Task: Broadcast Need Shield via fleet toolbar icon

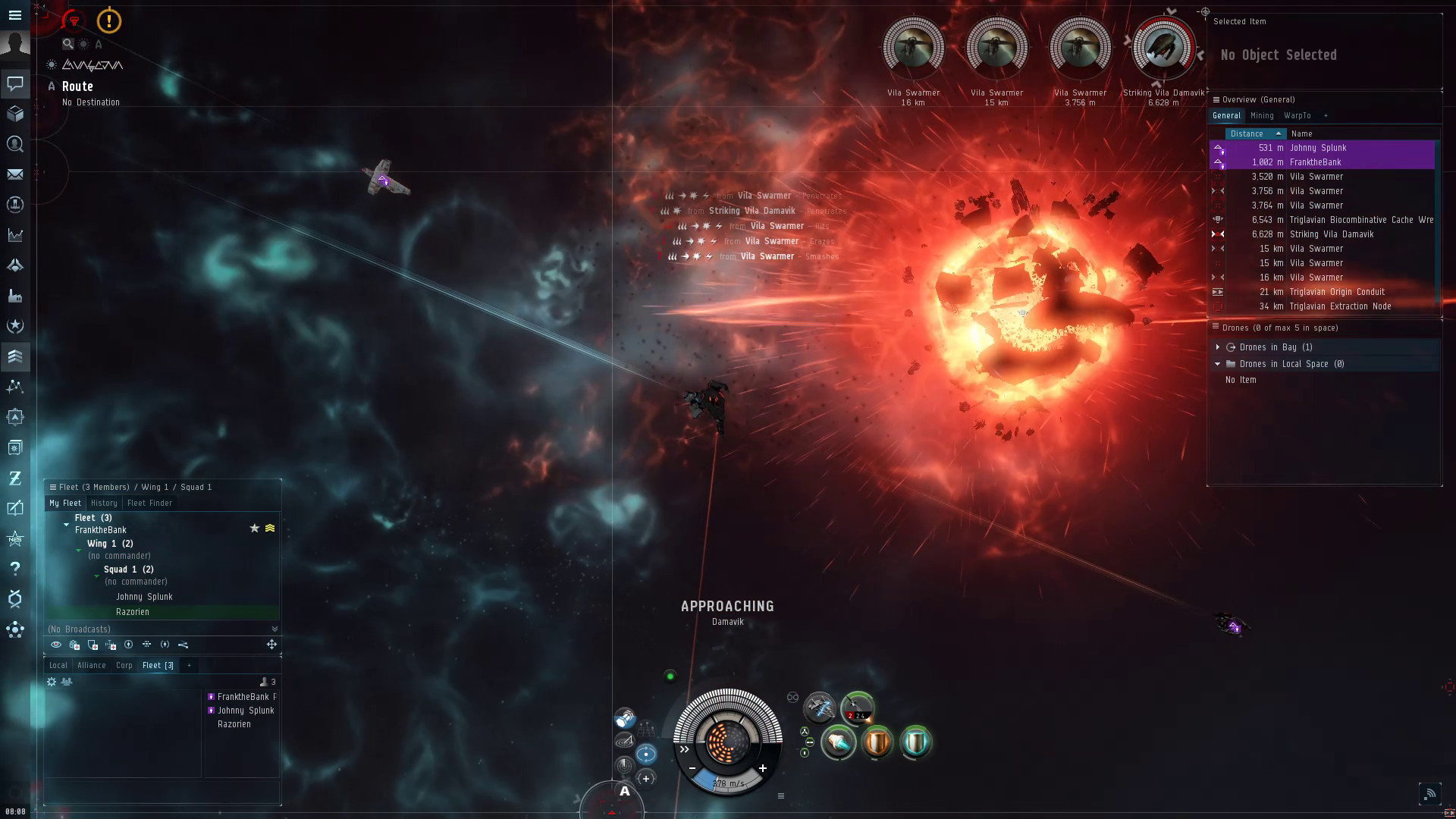Action: point(93,645)
